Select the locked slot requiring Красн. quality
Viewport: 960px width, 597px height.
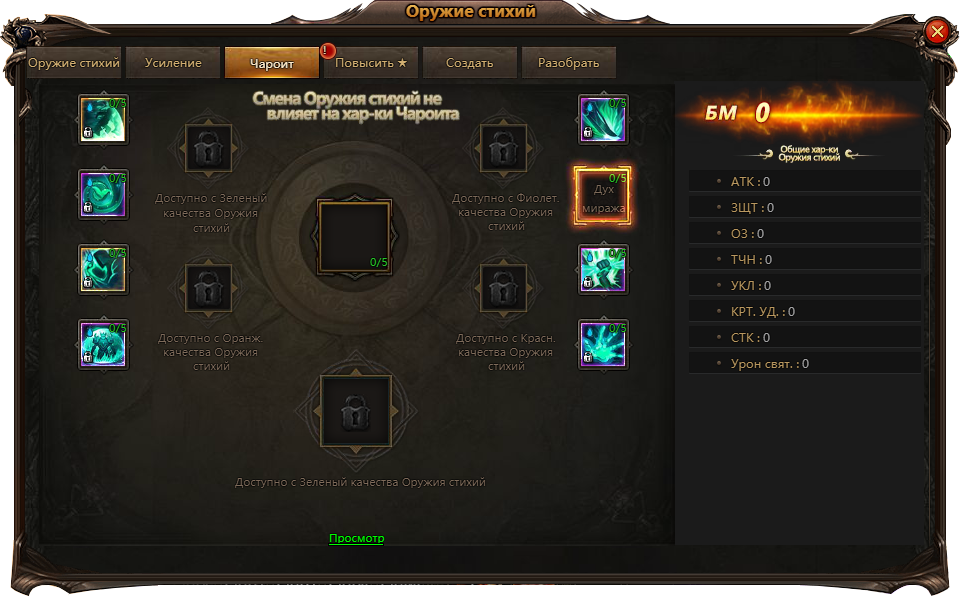coord(504,289)
